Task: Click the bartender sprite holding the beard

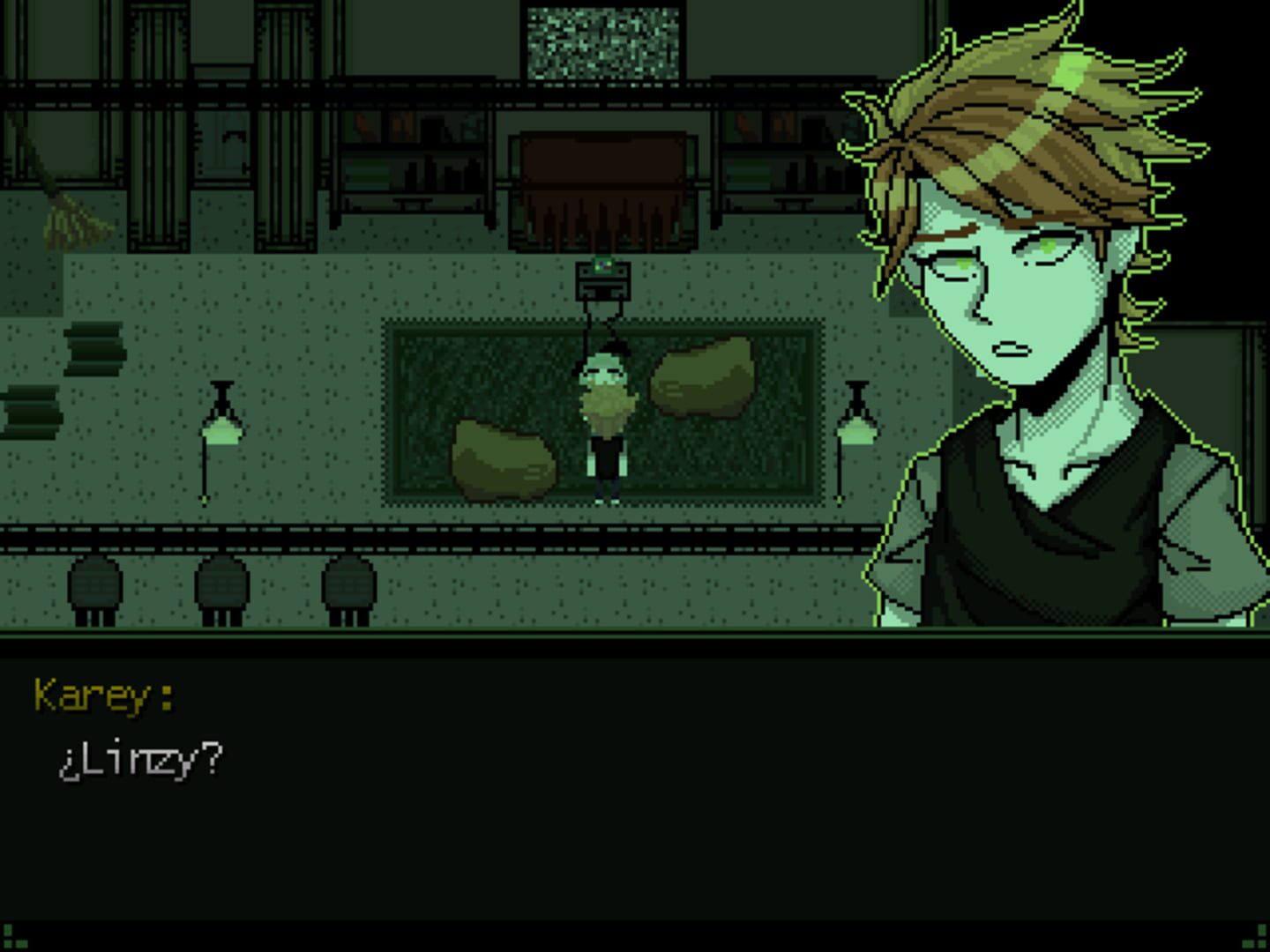Action: tap(604, 414)
